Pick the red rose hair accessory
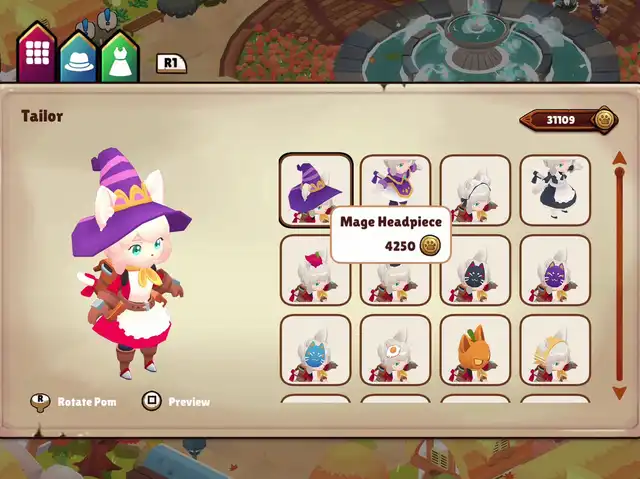Image resolution: width=640 pixels, height=479 pixels. tap(315, 270)
